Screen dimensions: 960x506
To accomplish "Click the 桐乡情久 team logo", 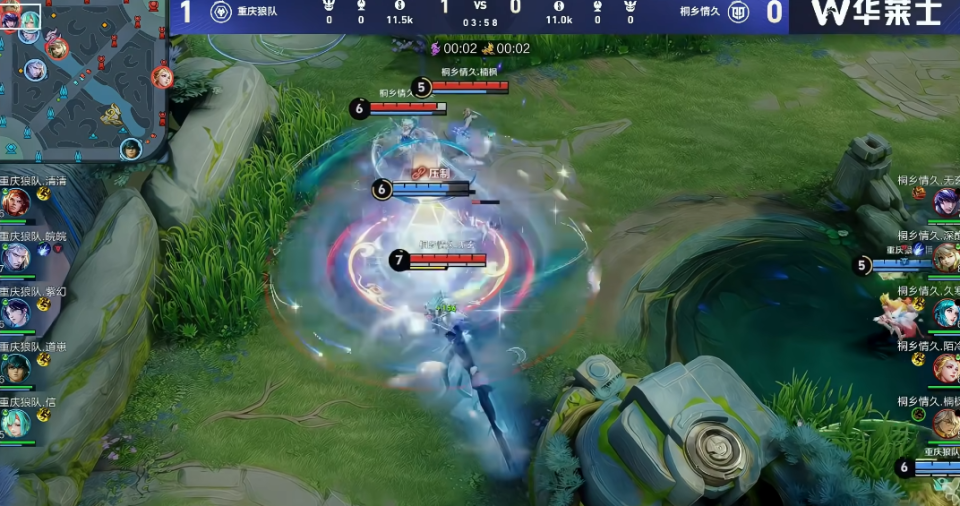I will pyautogui.click(x=738, y=12).
